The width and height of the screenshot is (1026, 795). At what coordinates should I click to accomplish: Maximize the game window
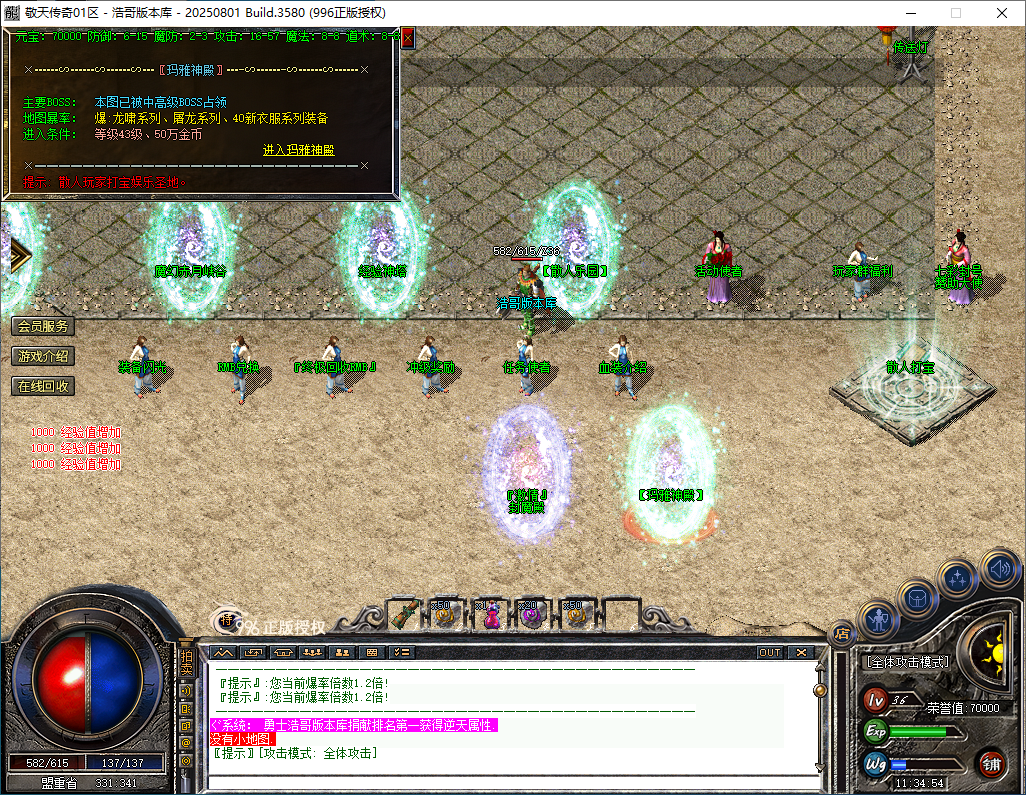coord(955,13)
